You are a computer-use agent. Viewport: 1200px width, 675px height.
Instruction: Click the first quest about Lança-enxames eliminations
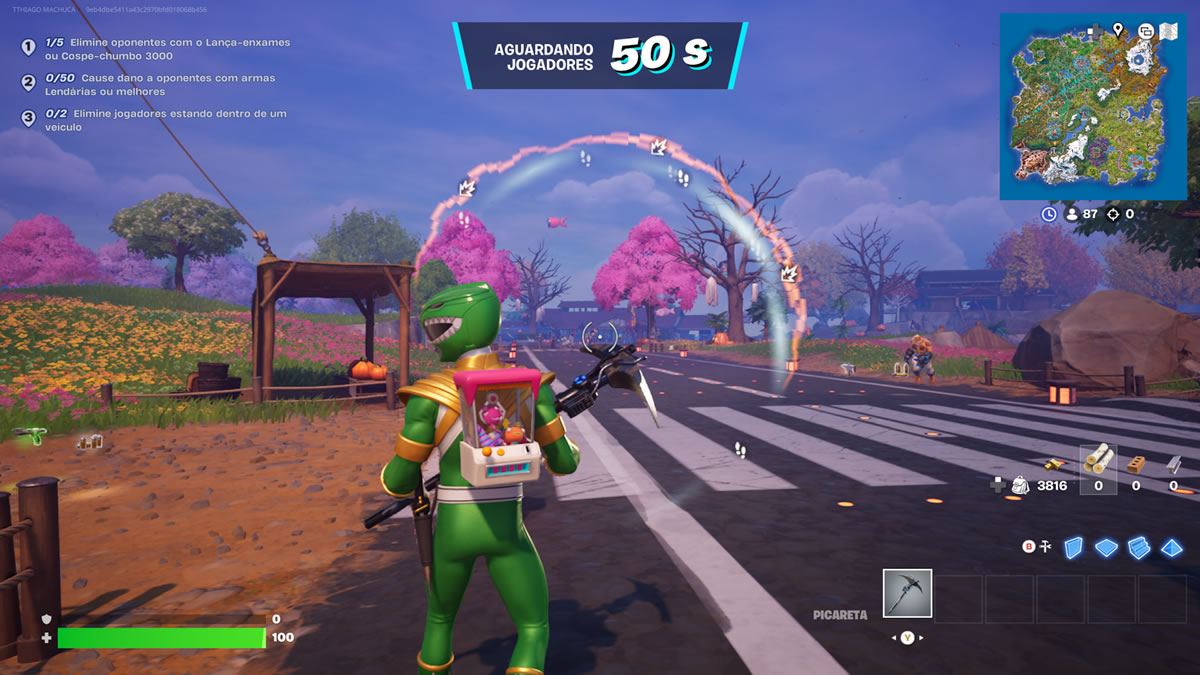(x=160, y=49)
